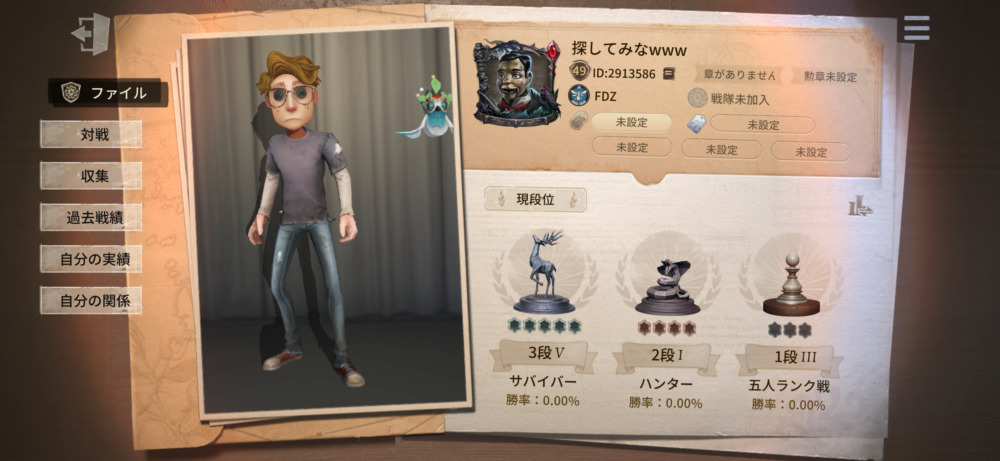The image size is (1000, 461).
Task: Exit the profile via the door icon
Action: (x=89, y=33)
